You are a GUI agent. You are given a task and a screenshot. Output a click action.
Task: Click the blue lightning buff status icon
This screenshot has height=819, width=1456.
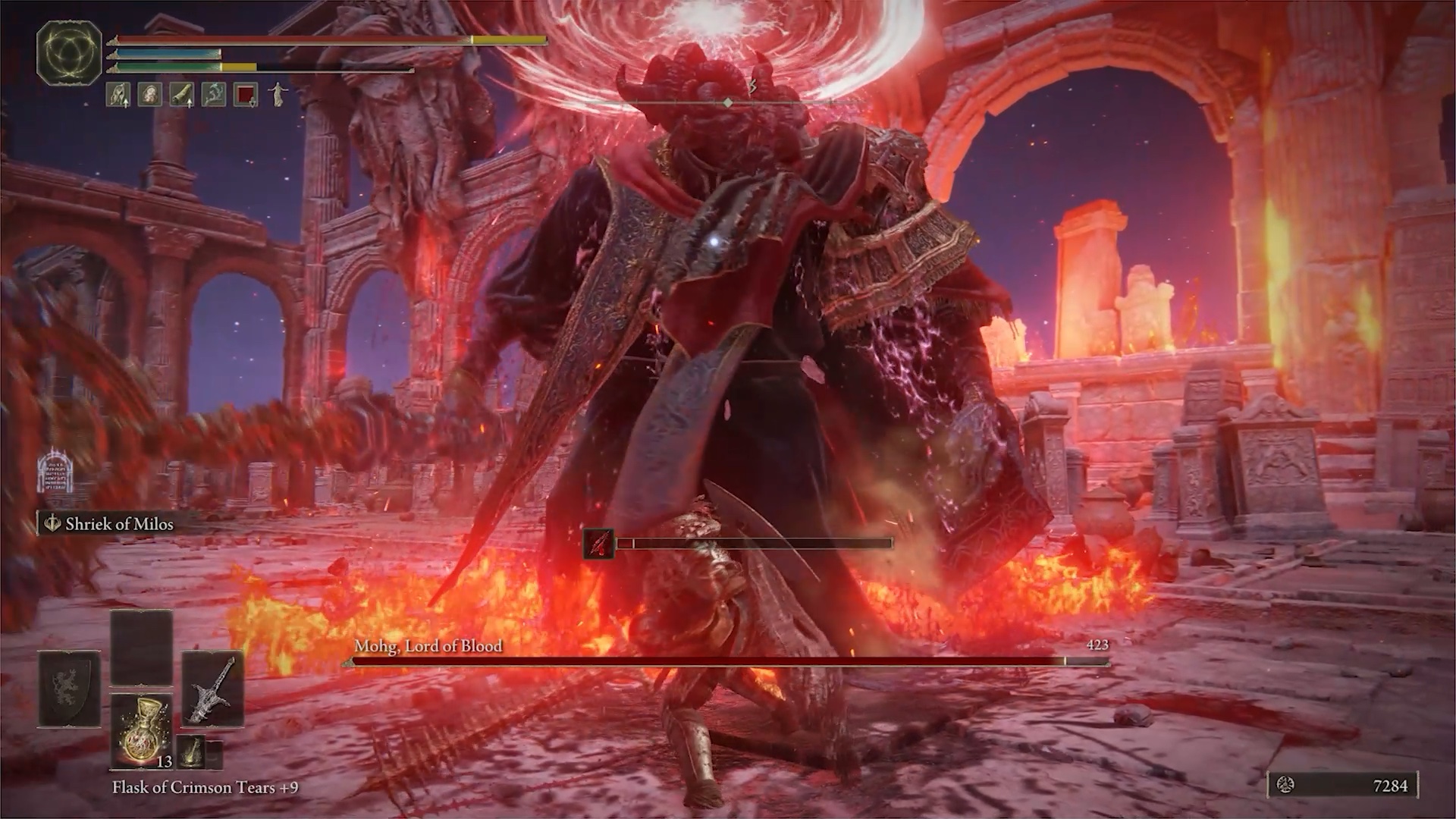(x=214, y=95)
